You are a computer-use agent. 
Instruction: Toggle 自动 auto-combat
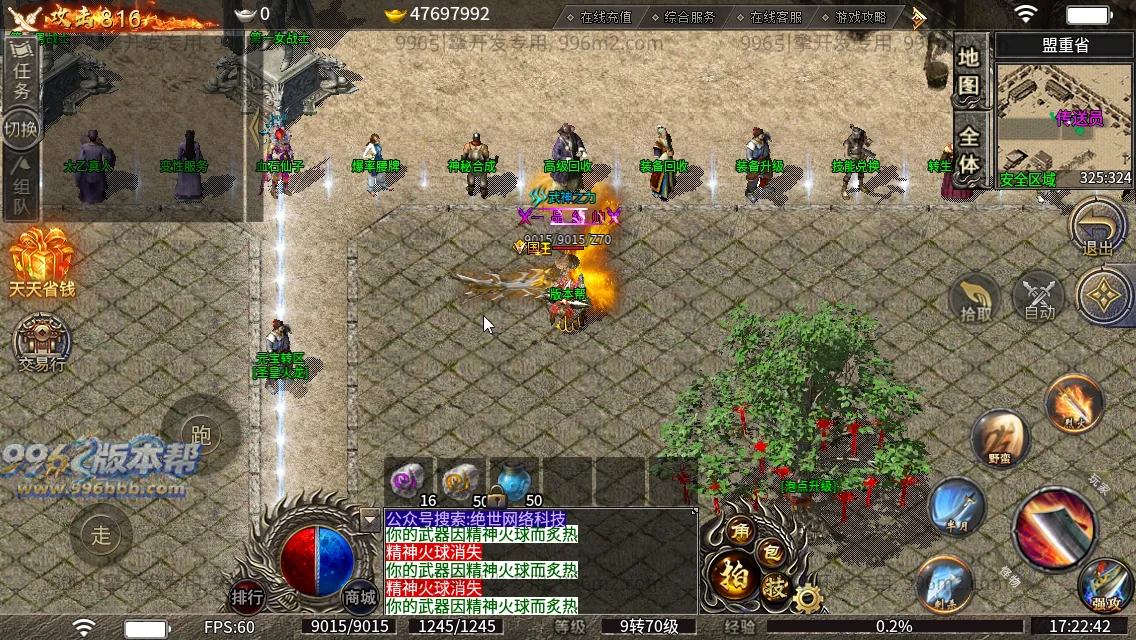pos(1039,297)
